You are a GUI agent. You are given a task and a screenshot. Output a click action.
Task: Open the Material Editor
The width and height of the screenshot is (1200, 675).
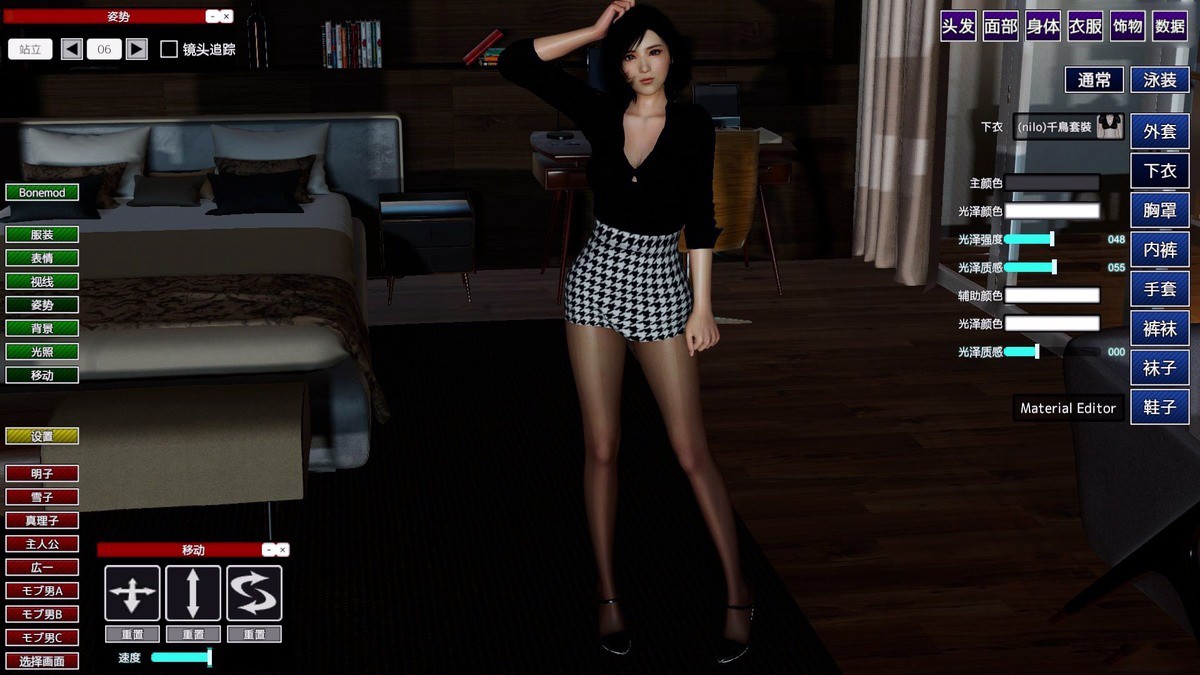tap(1068, 408)
